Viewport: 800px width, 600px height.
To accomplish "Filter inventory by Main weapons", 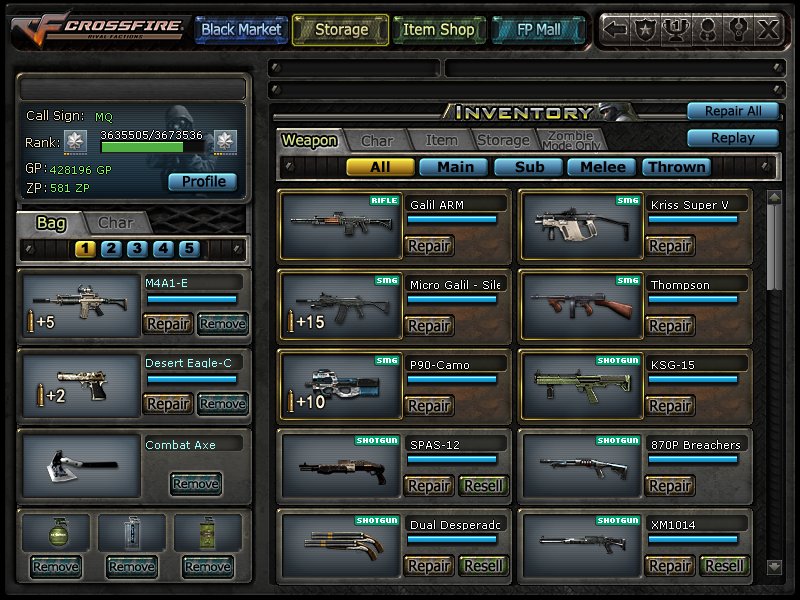I will coord(455,167).
